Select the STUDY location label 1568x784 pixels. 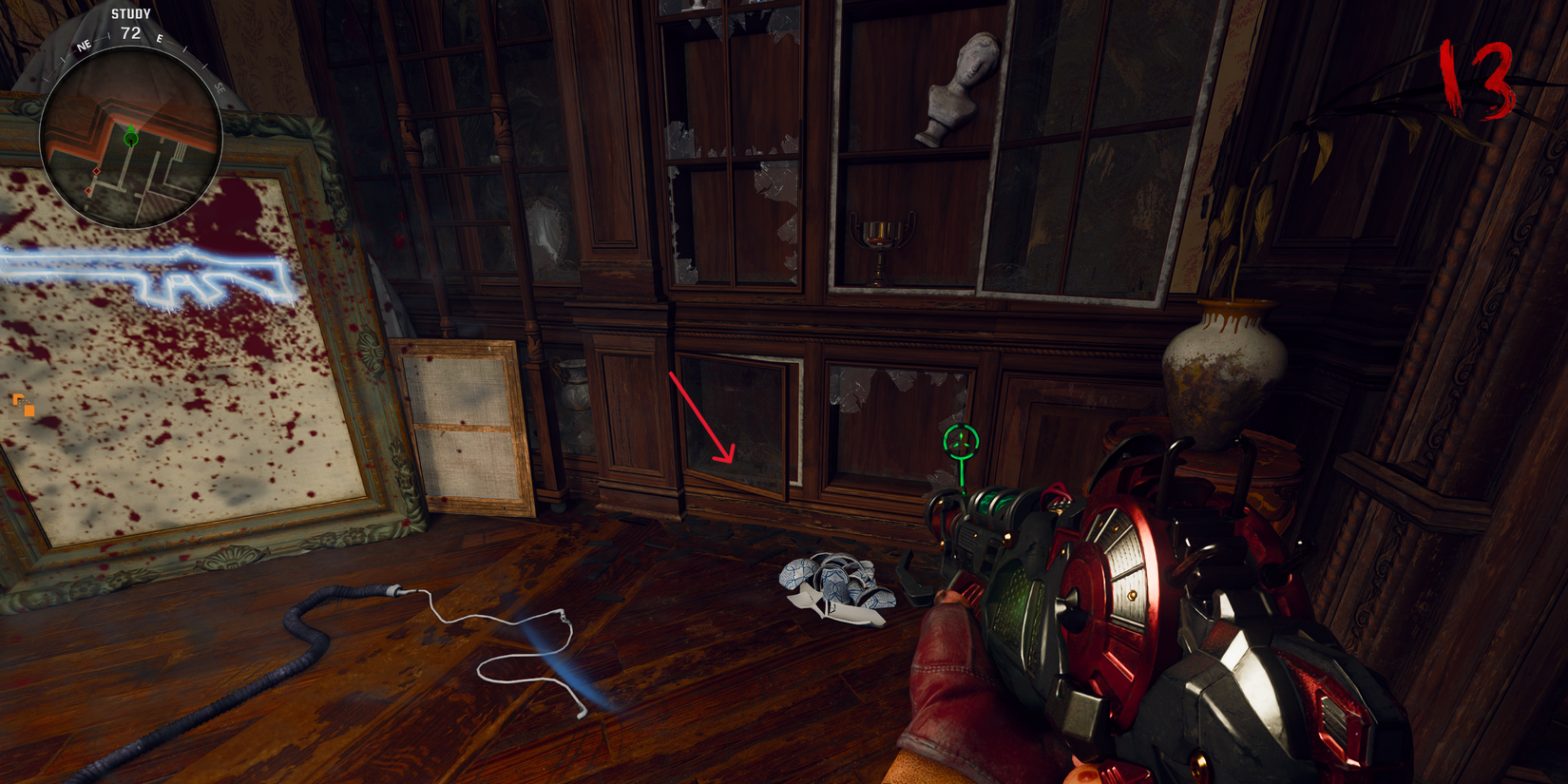click(130, 13)
